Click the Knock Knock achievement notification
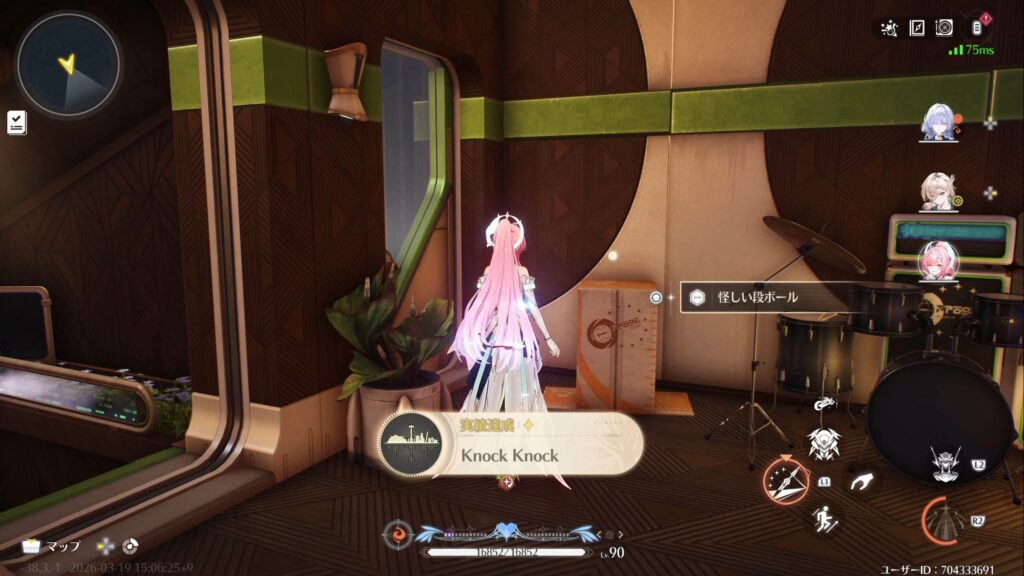The height and width of the screenshot is (576, 1024). coord(512,445)
